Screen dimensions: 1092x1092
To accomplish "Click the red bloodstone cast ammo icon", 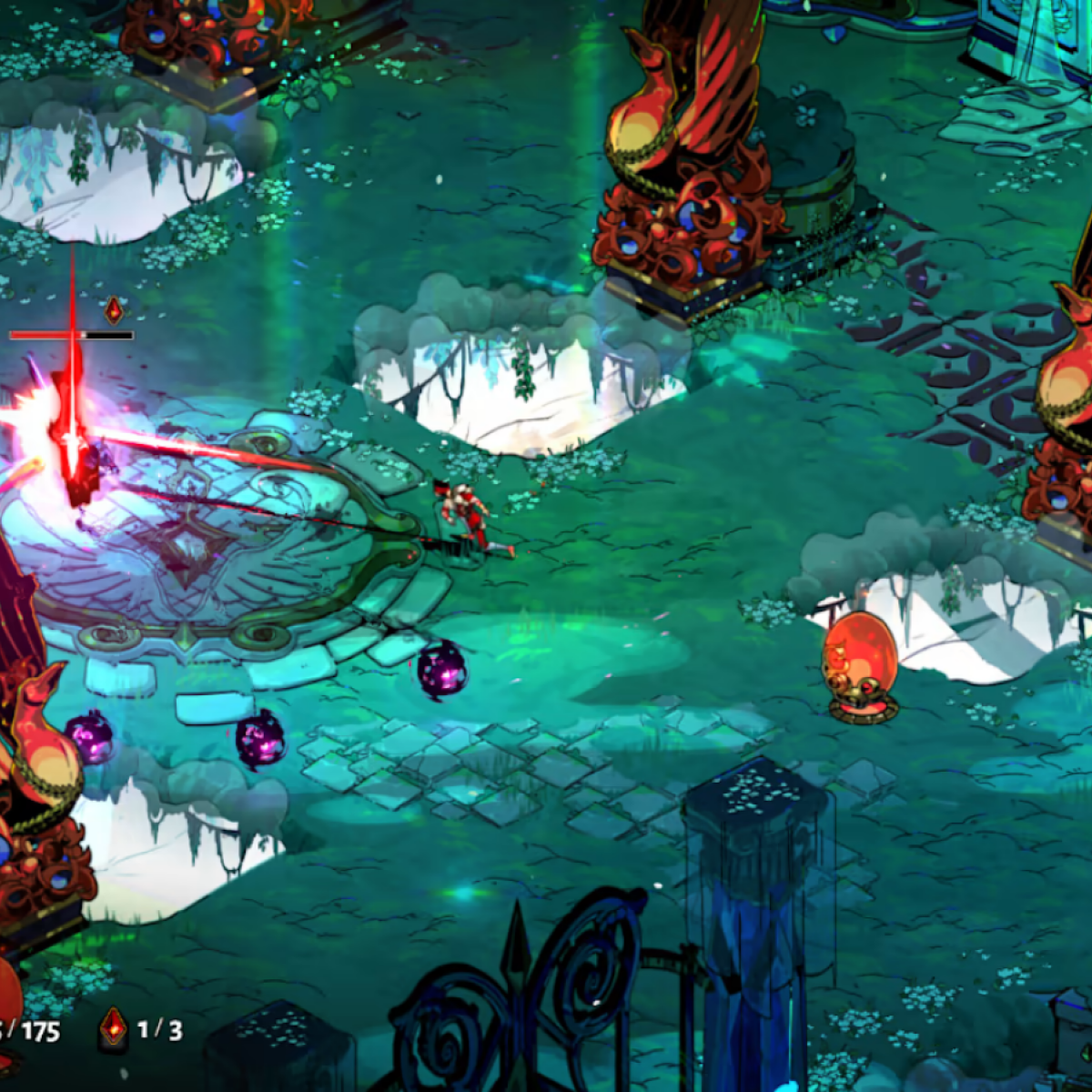I will (113, 1028).
